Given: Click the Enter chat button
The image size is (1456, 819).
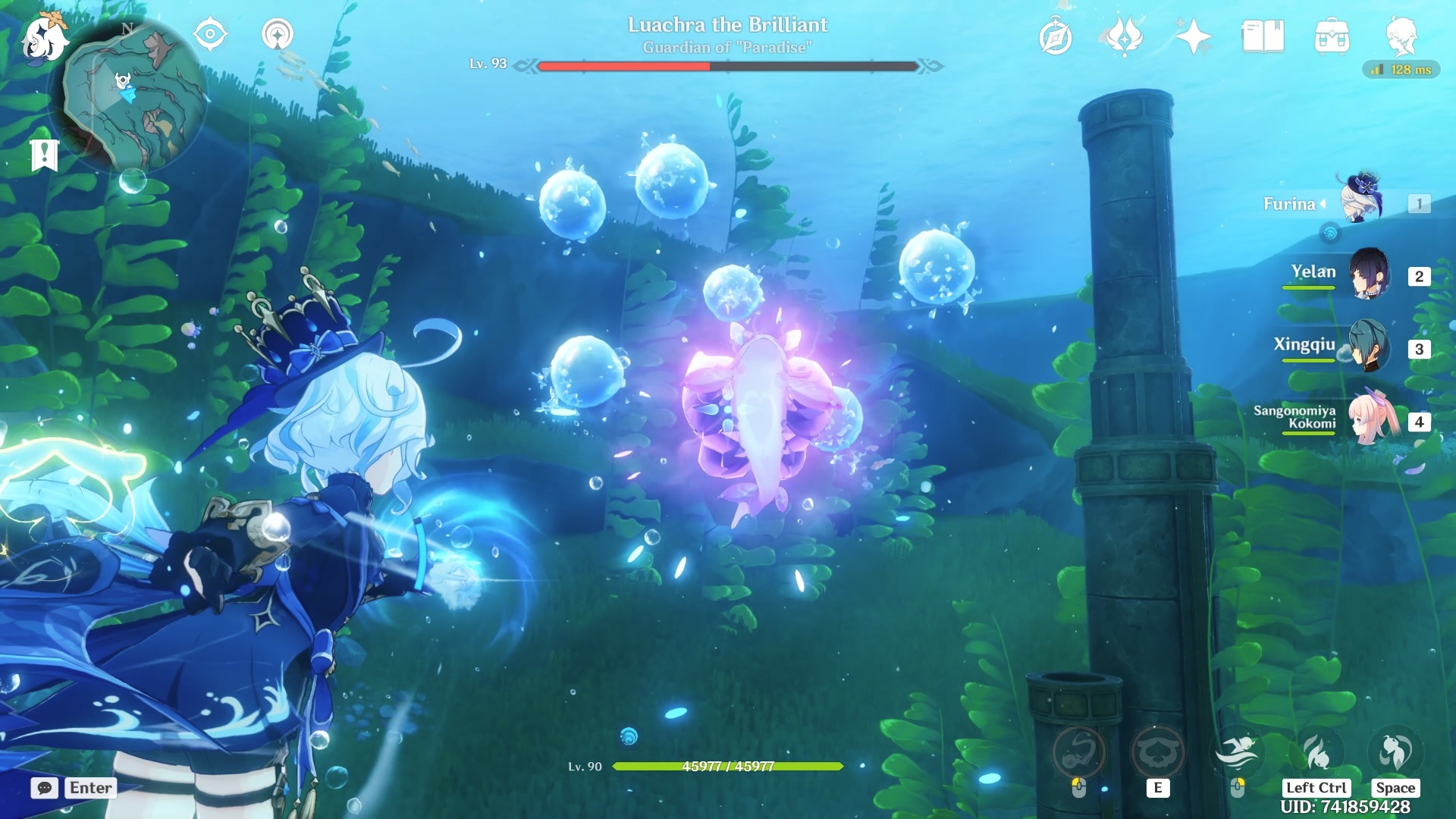Looking at the screenshot, I should coord(89,788).
